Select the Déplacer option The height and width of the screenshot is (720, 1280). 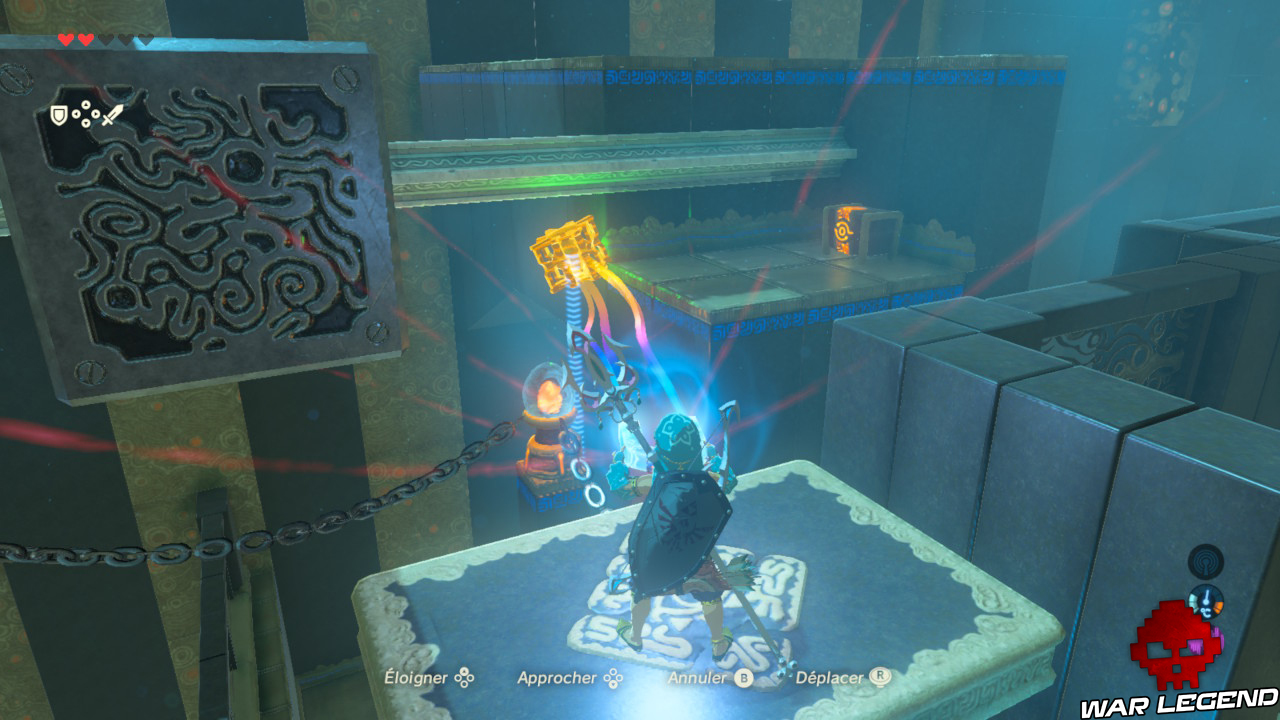[x=829, y=677]
